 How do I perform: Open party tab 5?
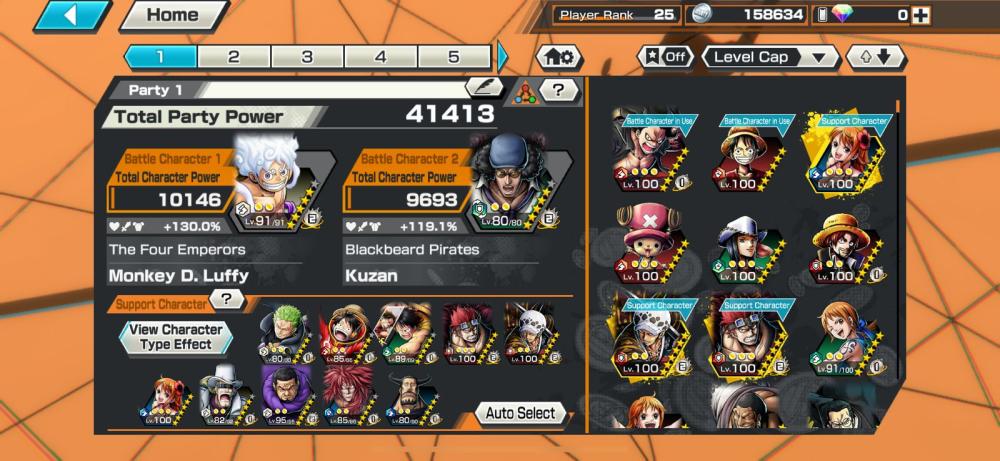[x=454, y=57]
